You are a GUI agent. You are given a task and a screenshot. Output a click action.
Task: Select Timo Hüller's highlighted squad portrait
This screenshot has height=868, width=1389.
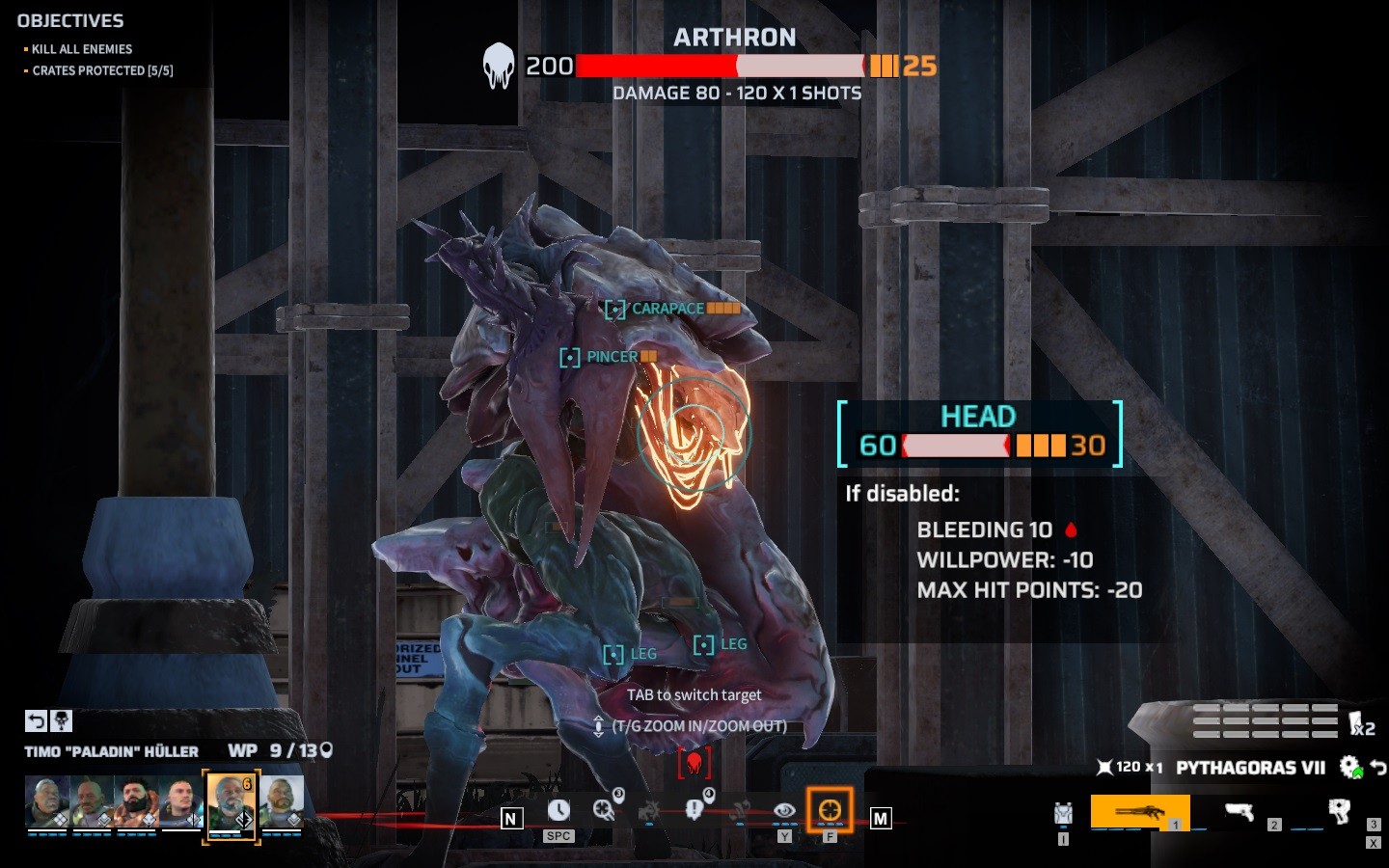click(x=231, y=802)
